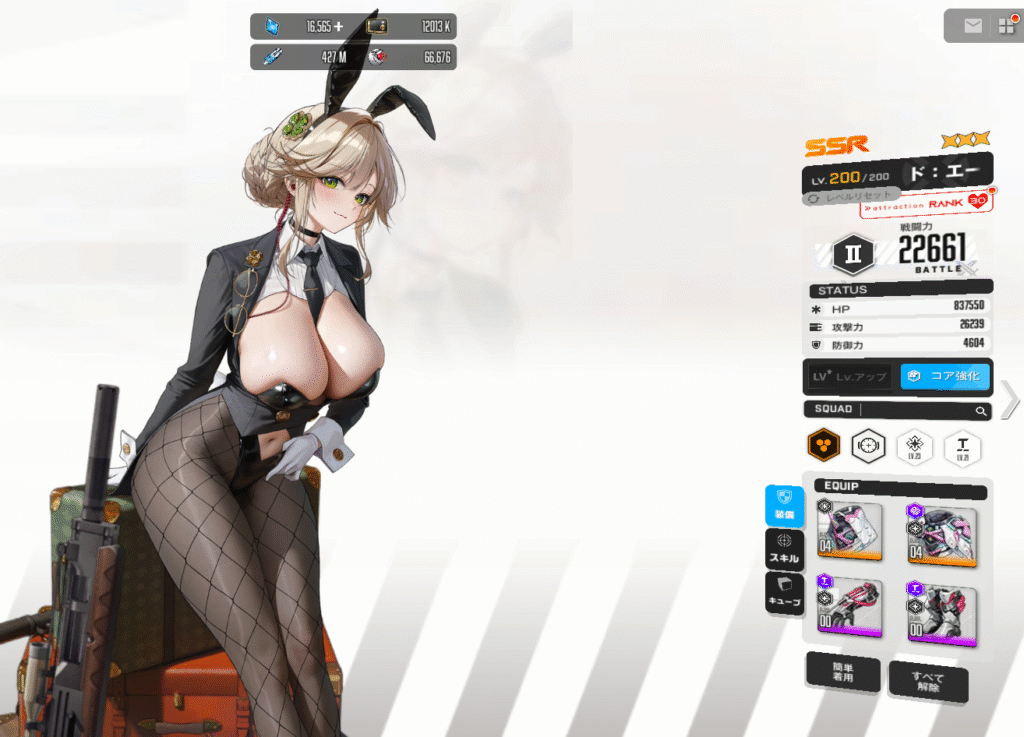Click the すべて解除 unequip all button

tap(927, 681)
